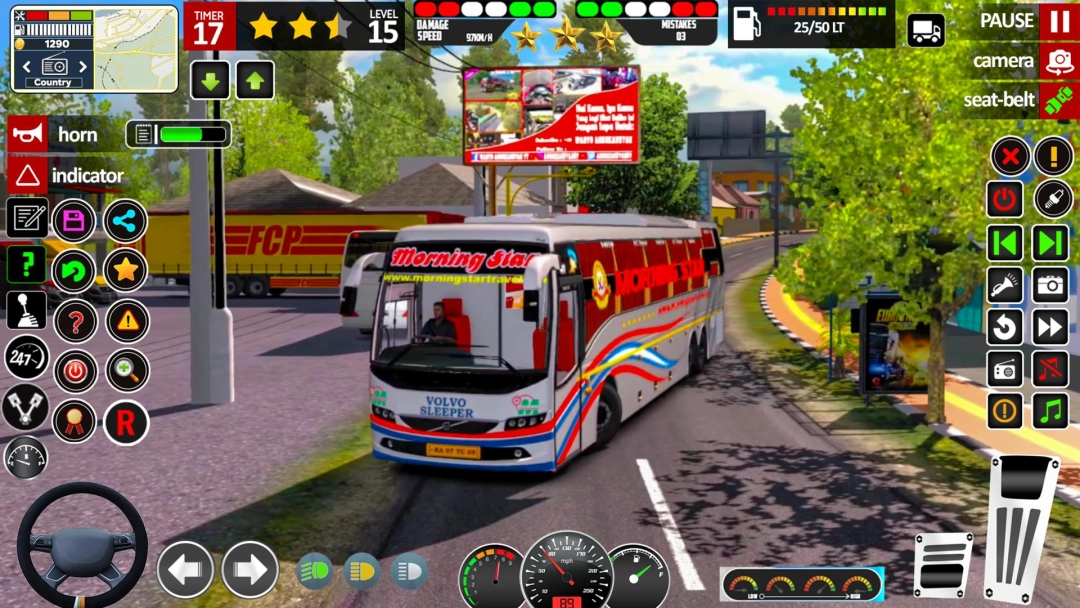Steer right with the right arrow
Image resolution: width=1080 pixels, height=608 pixels.
pyautogui.click(x=249, y=570)
